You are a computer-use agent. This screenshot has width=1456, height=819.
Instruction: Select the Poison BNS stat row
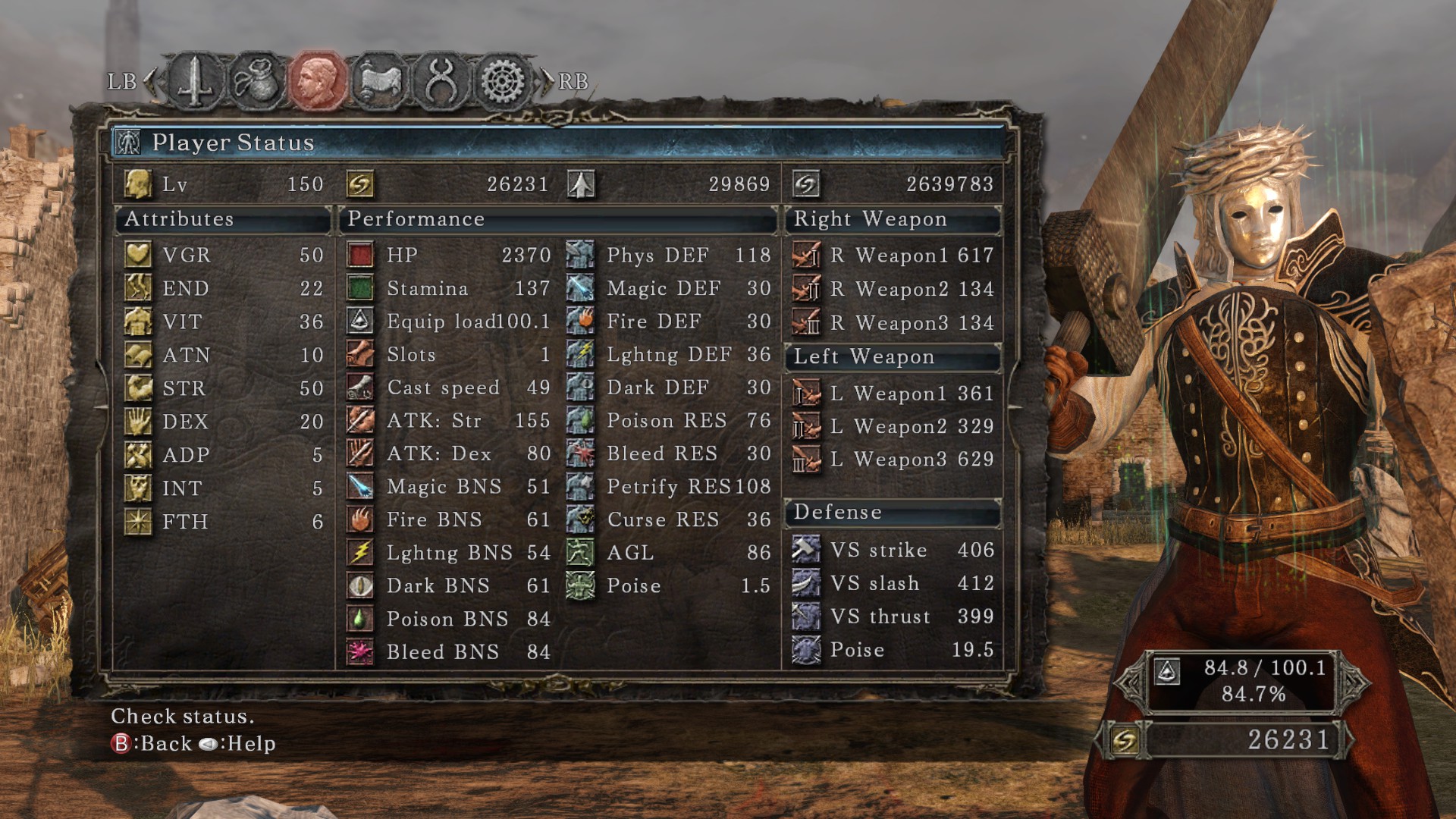[x=448, y=619]
